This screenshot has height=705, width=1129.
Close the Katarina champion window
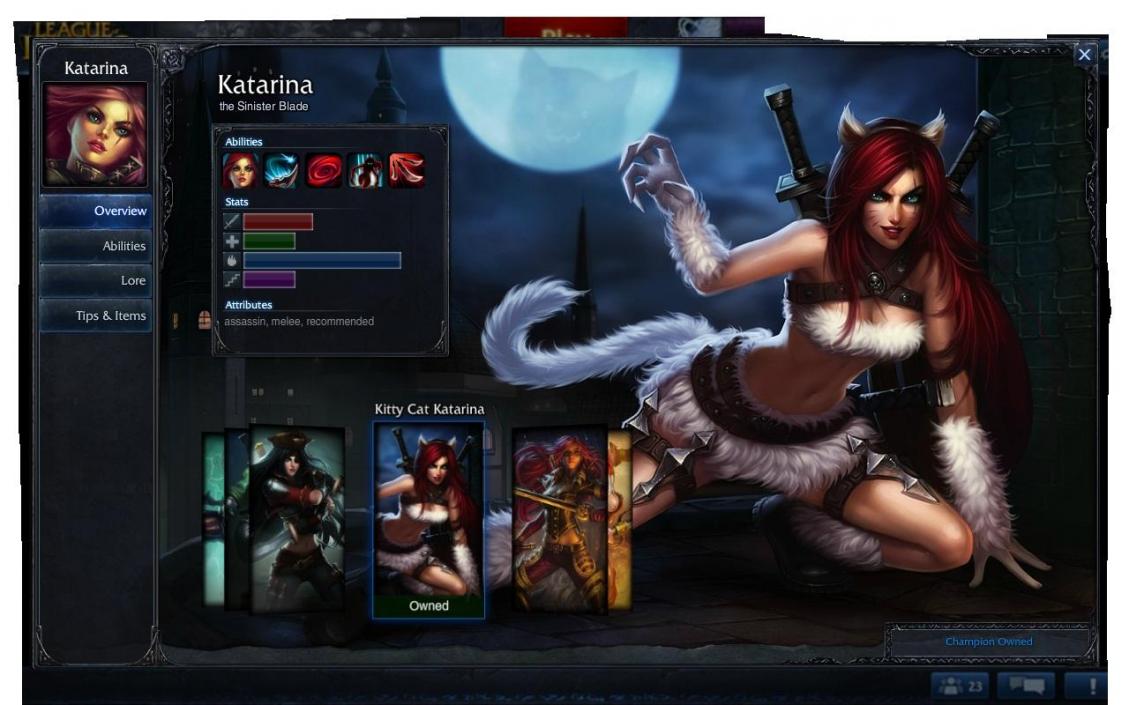click(1085, 55)
